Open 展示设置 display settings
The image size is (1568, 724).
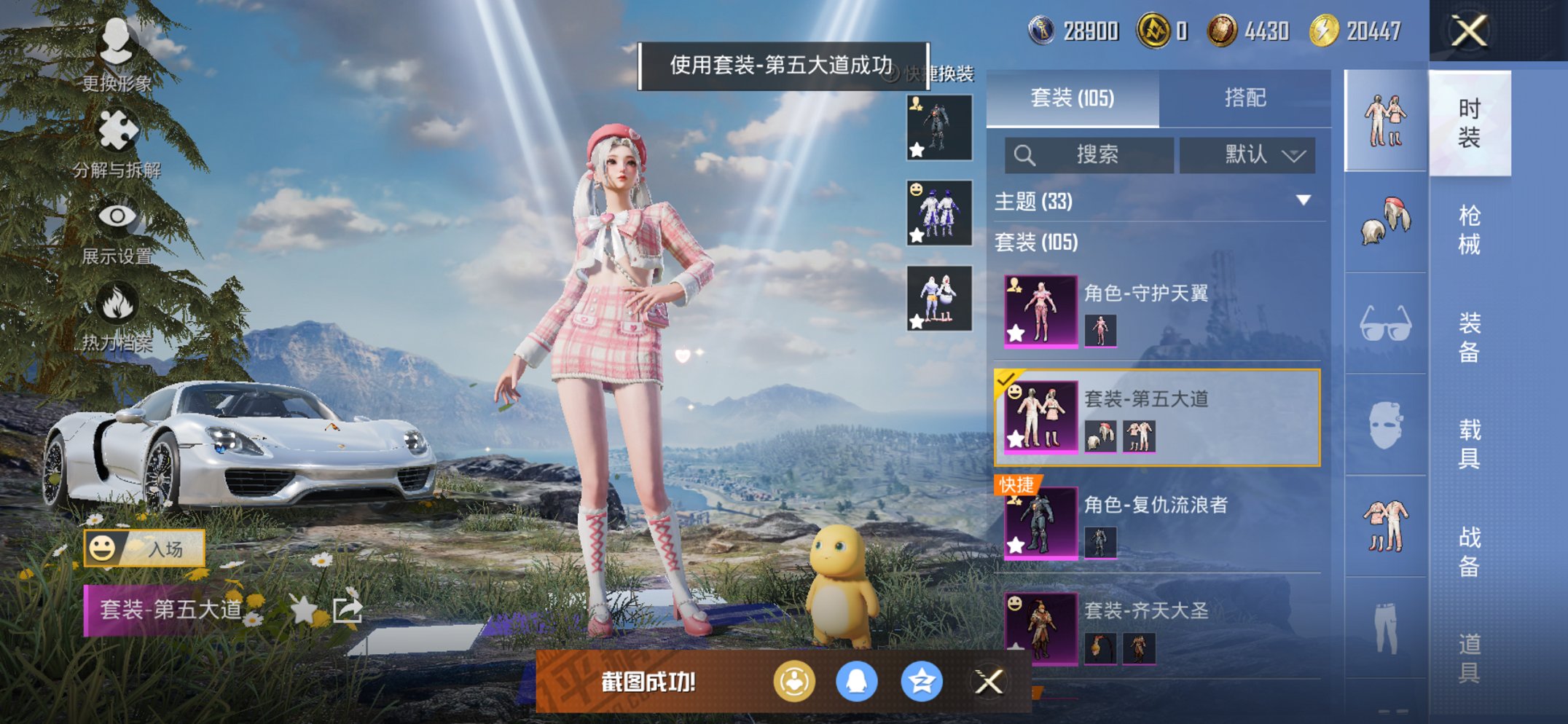coord(117,217)
